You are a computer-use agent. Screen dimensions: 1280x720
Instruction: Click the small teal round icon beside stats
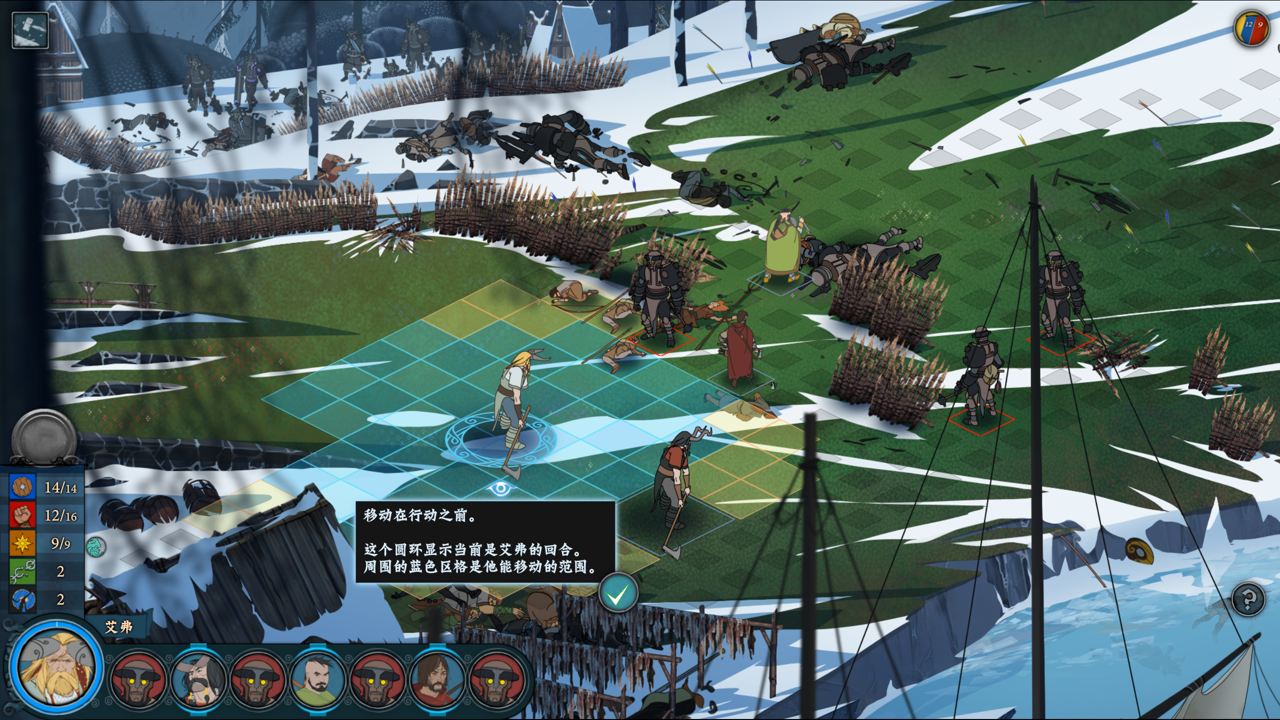[96, 546]
